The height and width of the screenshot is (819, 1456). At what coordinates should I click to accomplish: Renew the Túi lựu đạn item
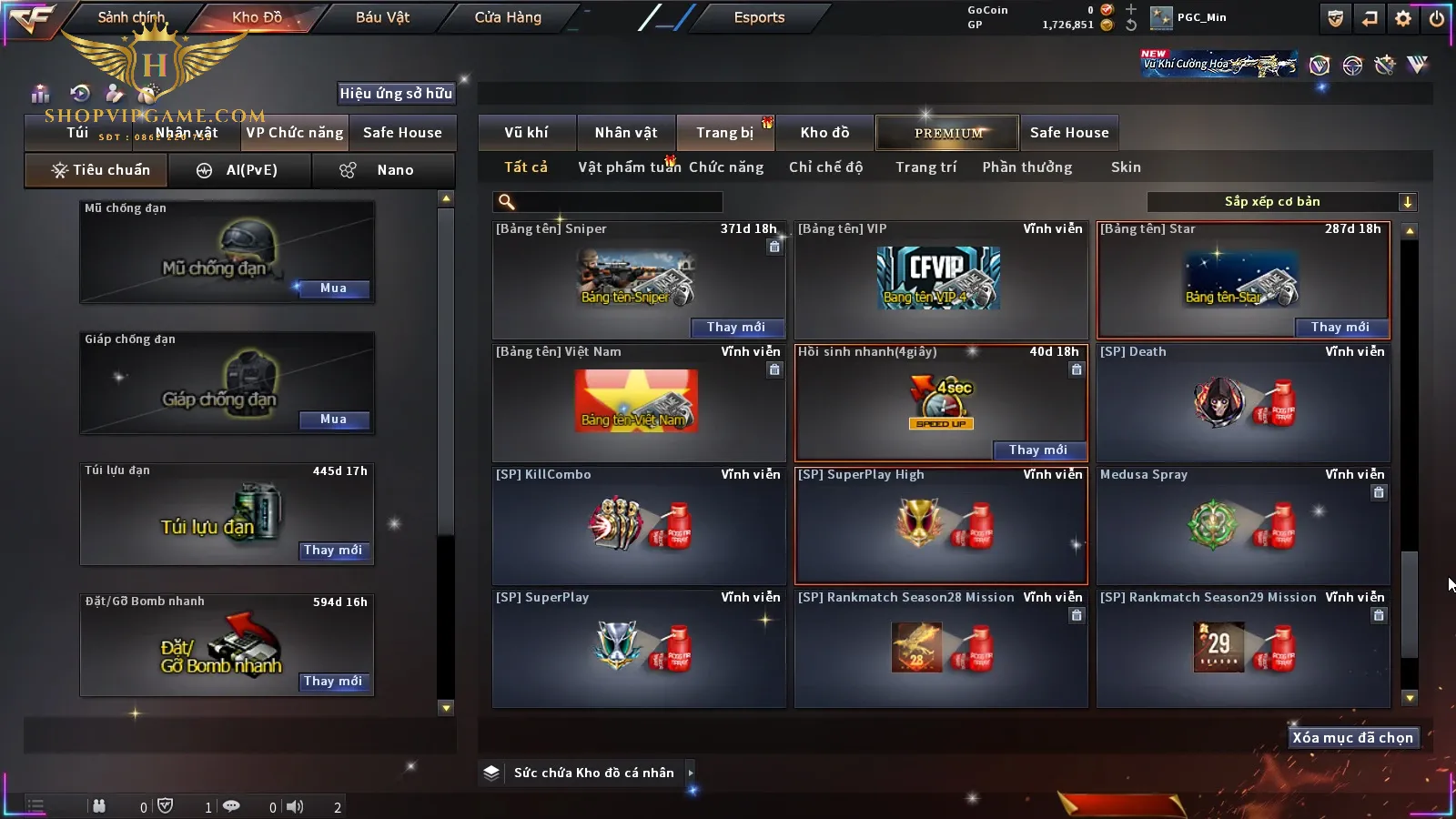pos(333,551)
